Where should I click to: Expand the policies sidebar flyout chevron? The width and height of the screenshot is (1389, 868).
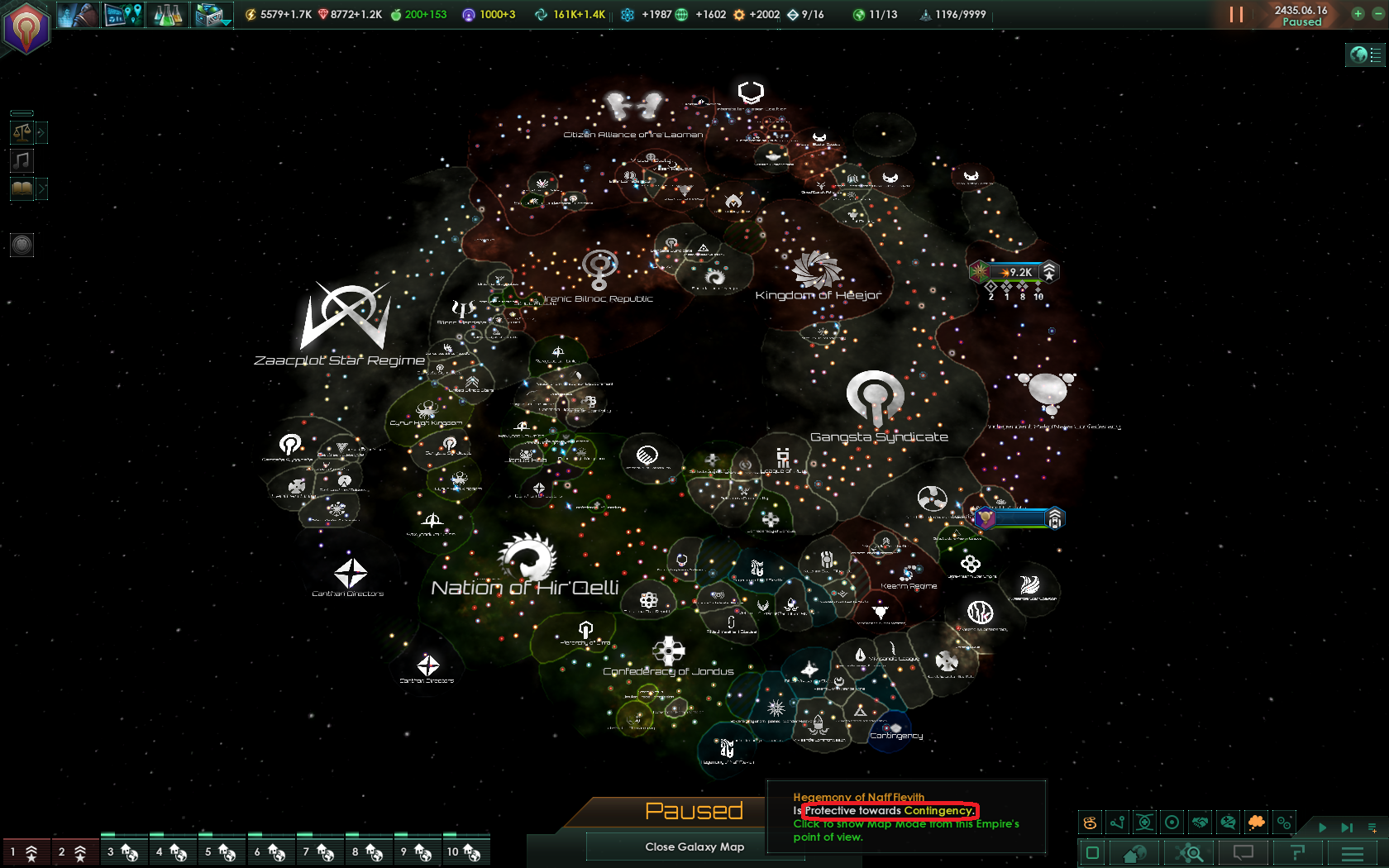click(x=42, y=131)
